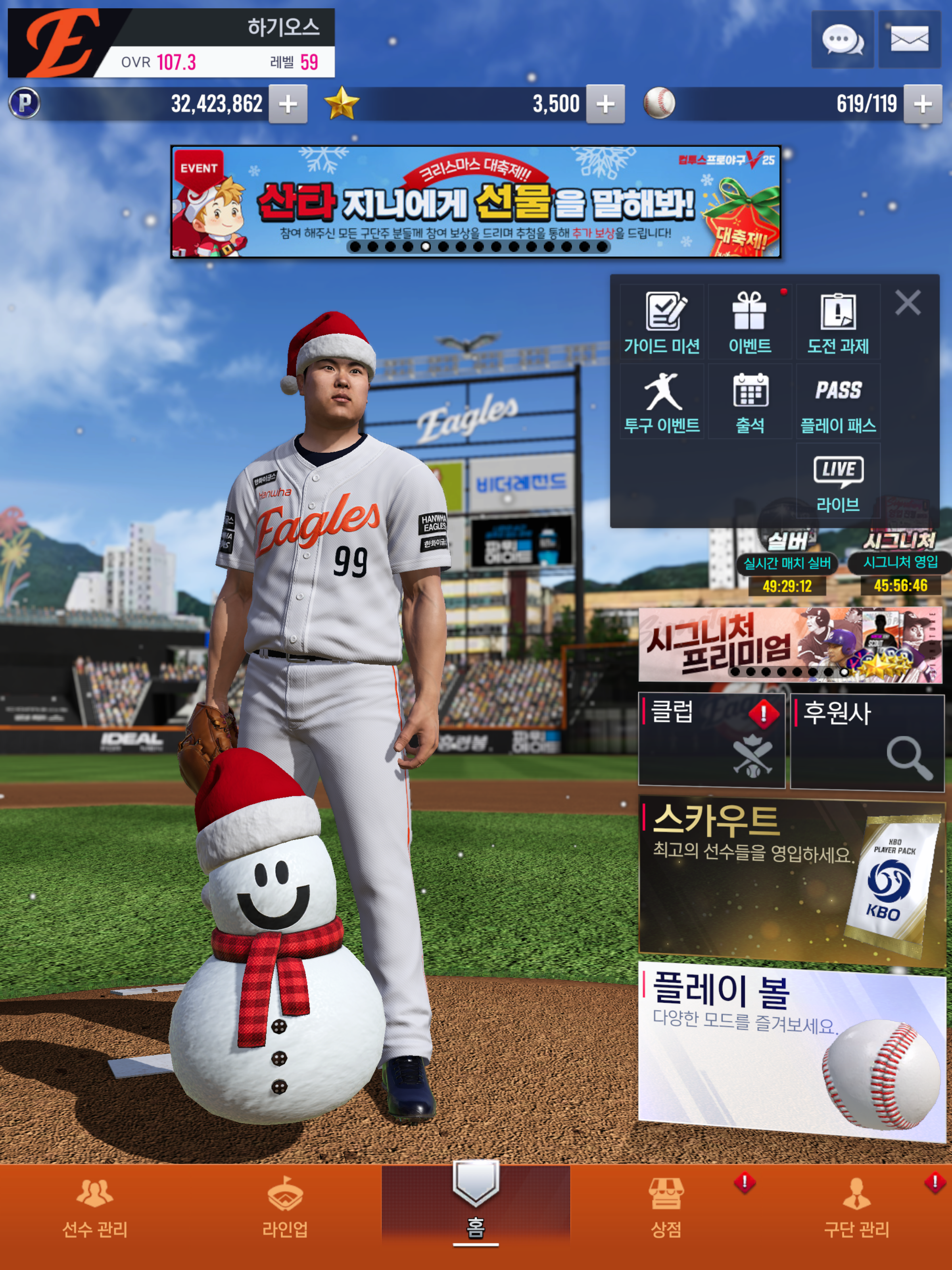Add stars with the star currency plus
Image resolution: width=952 pixels, height=1270 pixels.
point(605,104)
